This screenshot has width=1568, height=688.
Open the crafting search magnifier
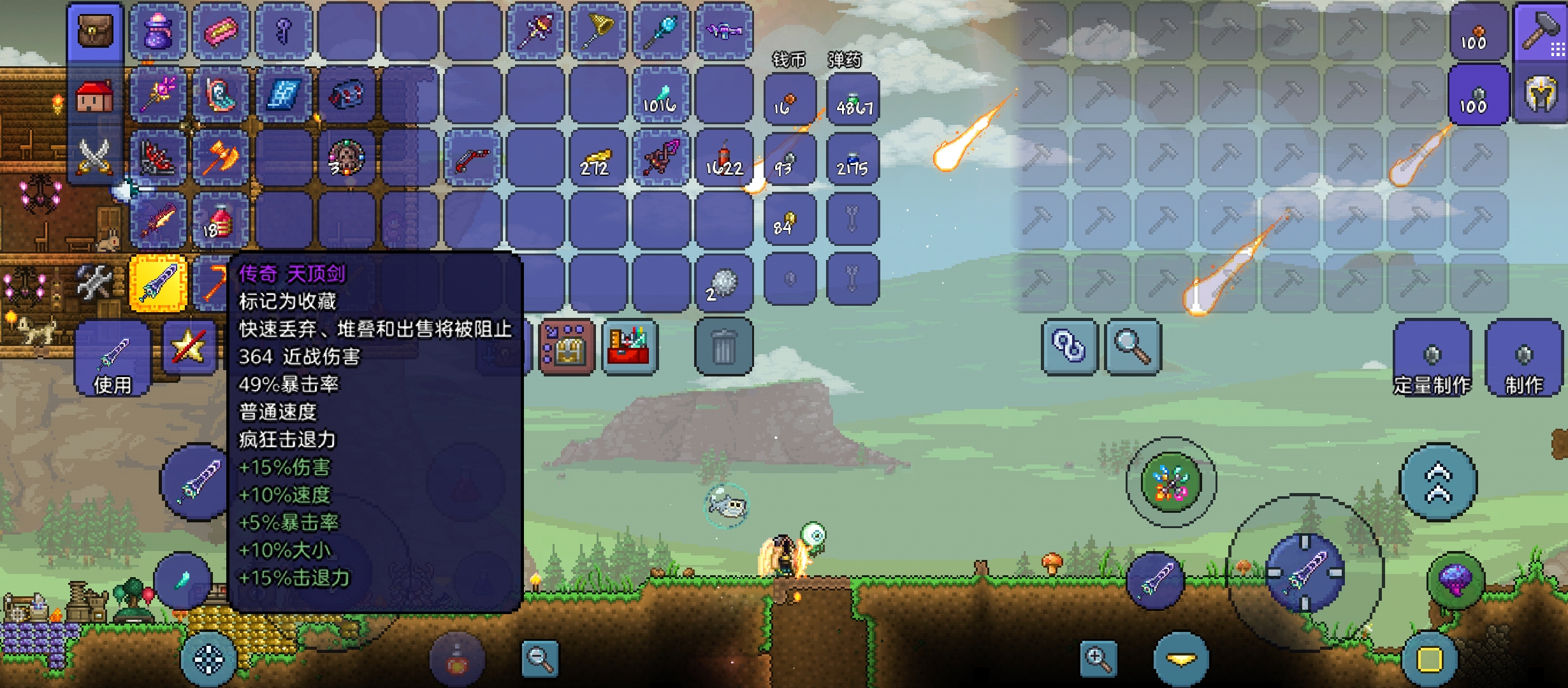[x=1133, y=347]
